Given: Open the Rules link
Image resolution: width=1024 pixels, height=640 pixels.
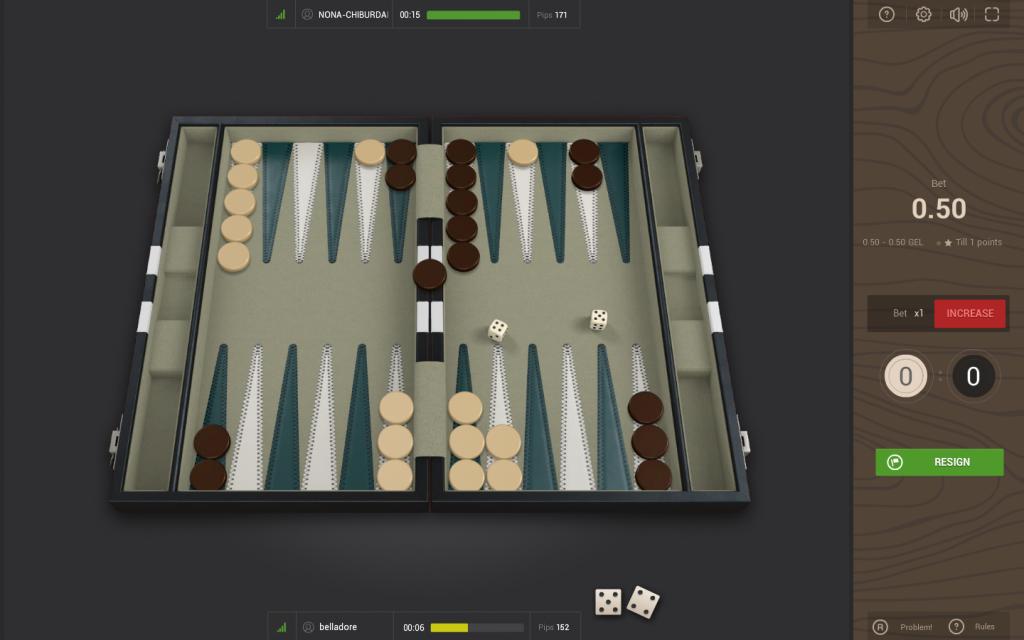Looking at the screenshot, I should coord(984,627).
